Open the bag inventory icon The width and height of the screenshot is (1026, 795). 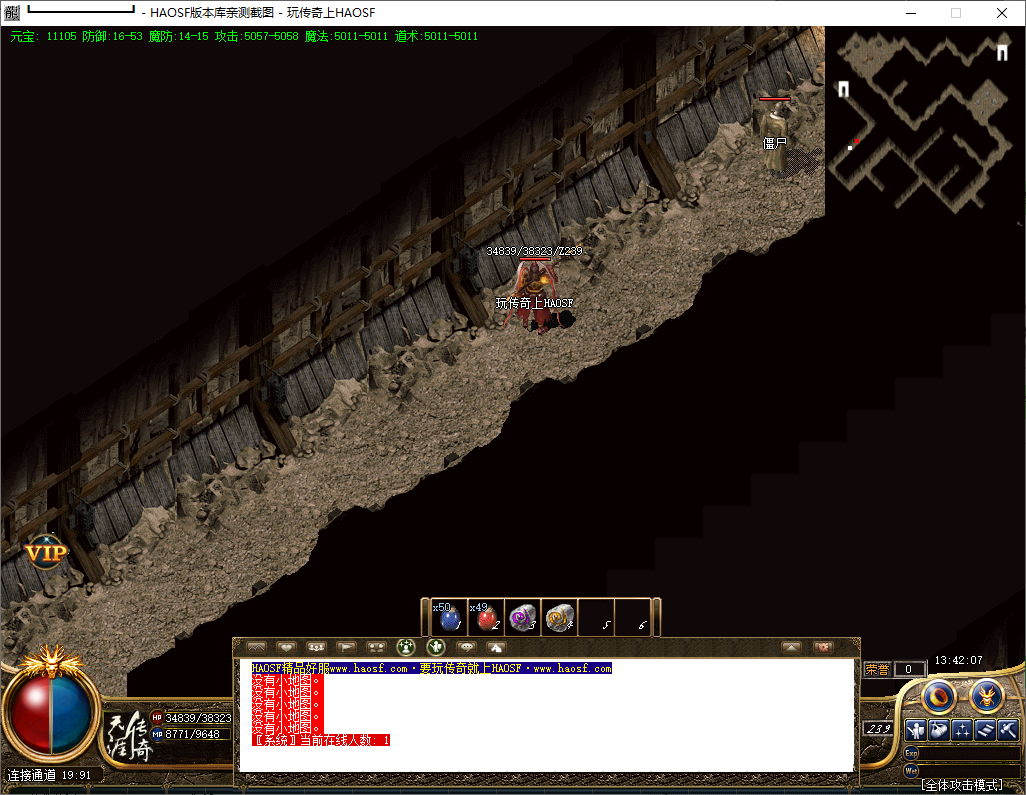[938, 730]
